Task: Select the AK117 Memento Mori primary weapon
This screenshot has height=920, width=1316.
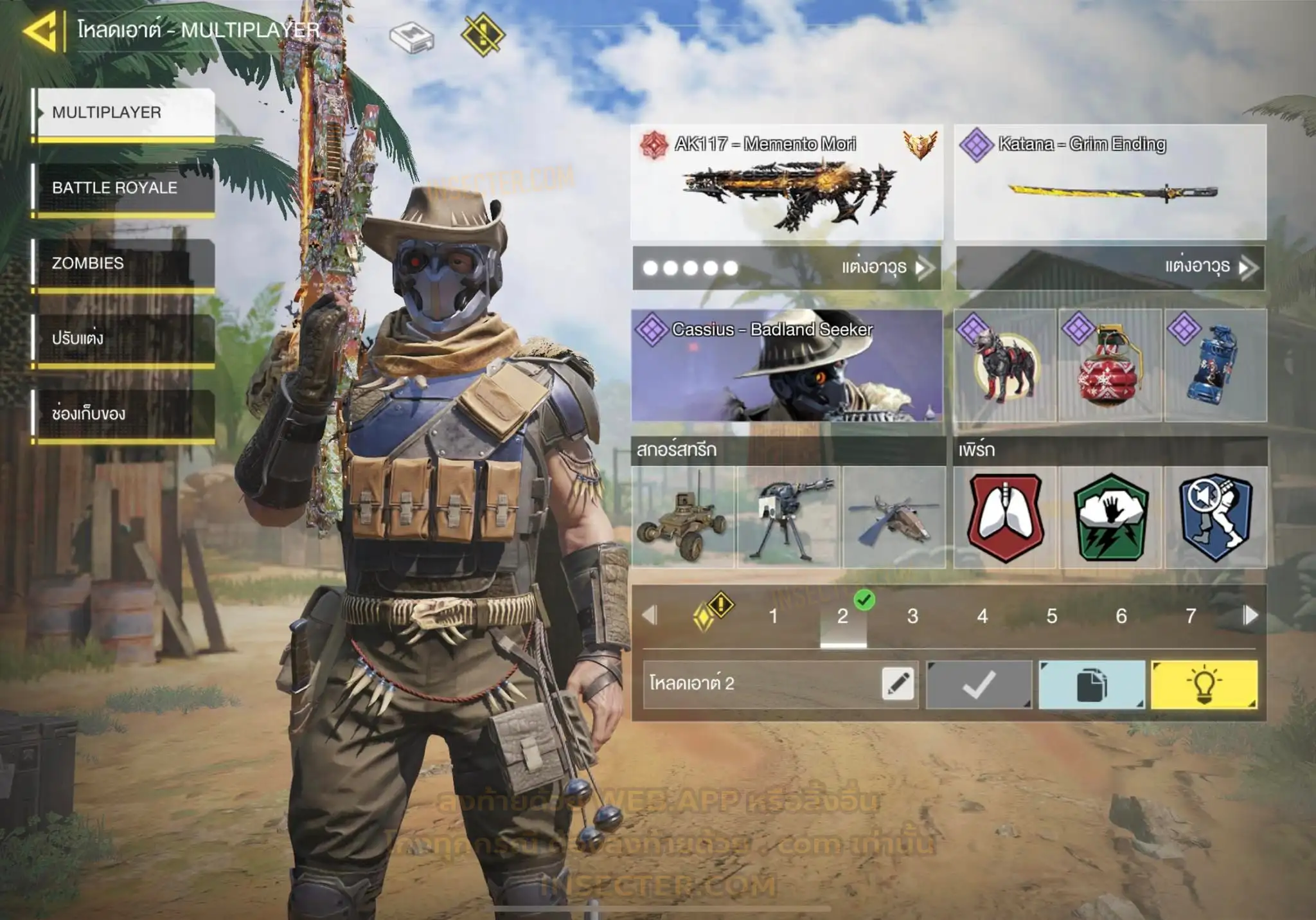Action: [787, 183]
